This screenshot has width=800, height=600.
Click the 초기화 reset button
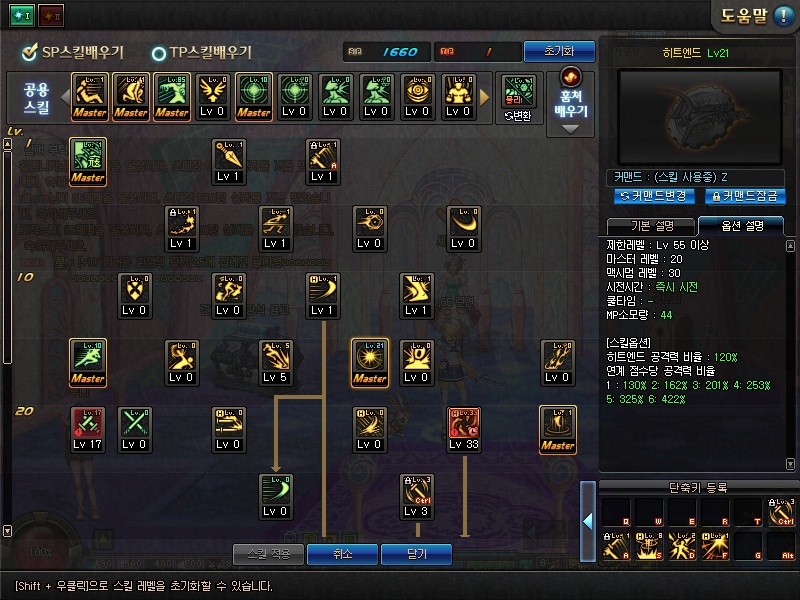[558, 51]
